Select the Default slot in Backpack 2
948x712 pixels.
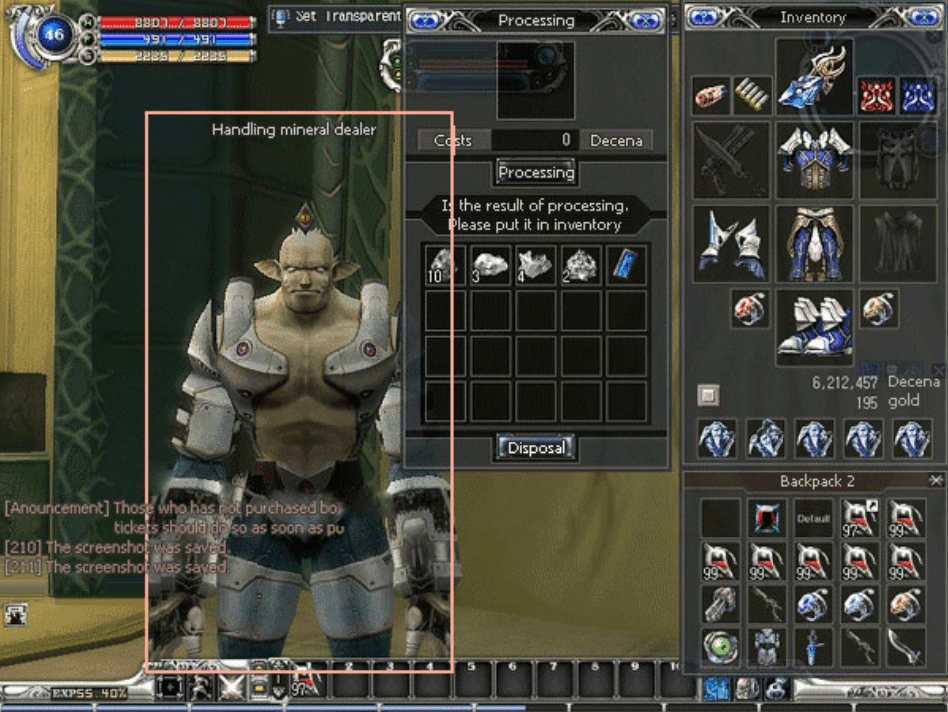click(x=813, y=519)
